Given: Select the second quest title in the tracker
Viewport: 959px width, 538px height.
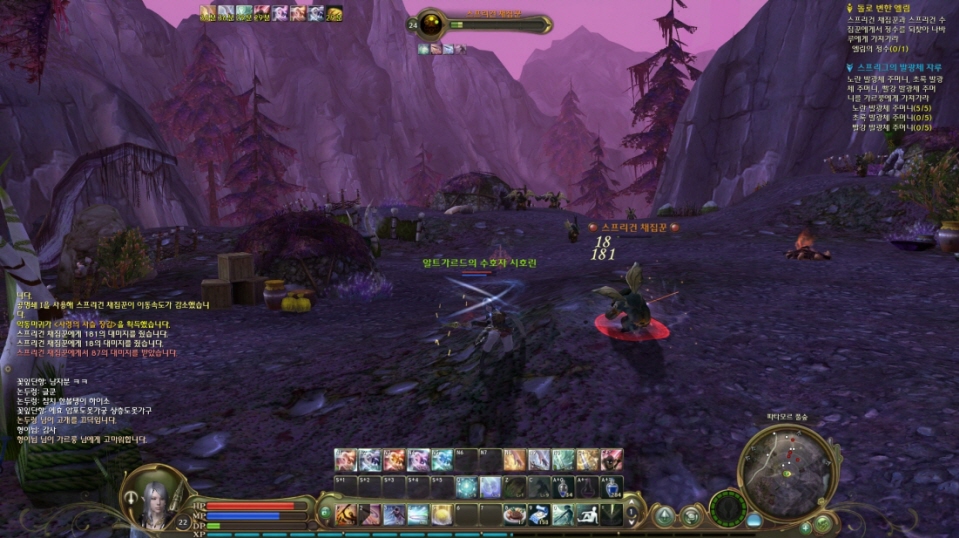Looking at the screenshot, I should point(899,67).
